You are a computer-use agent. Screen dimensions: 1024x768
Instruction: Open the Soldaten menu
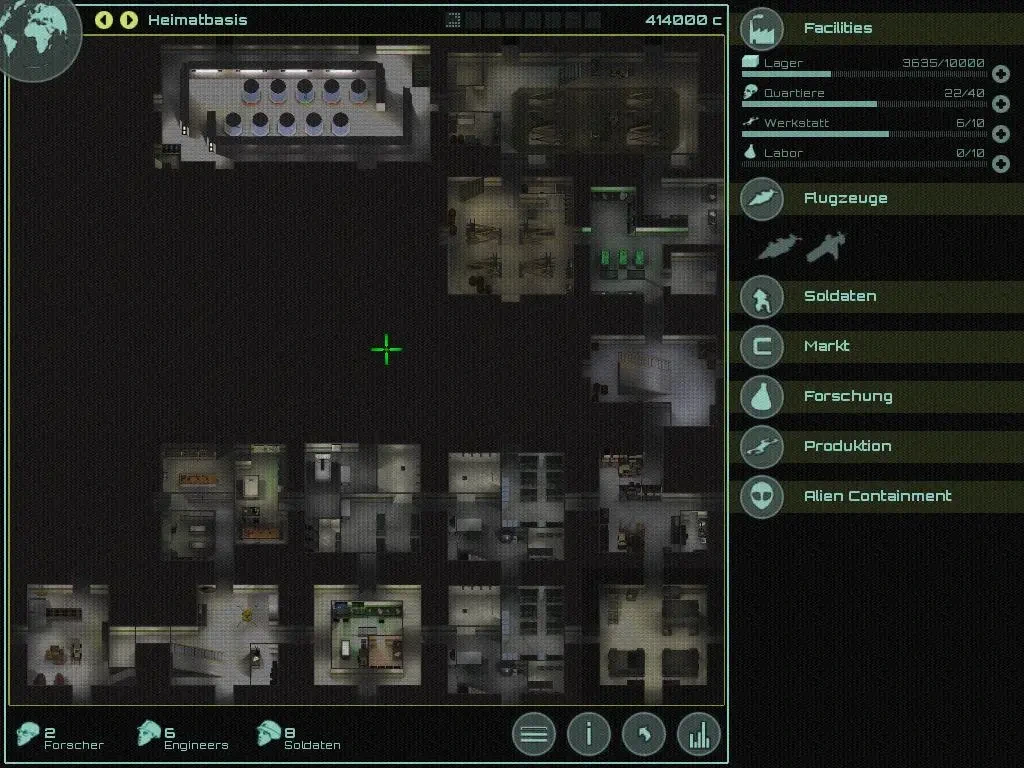pyautogui.click(x=840, y=296)
